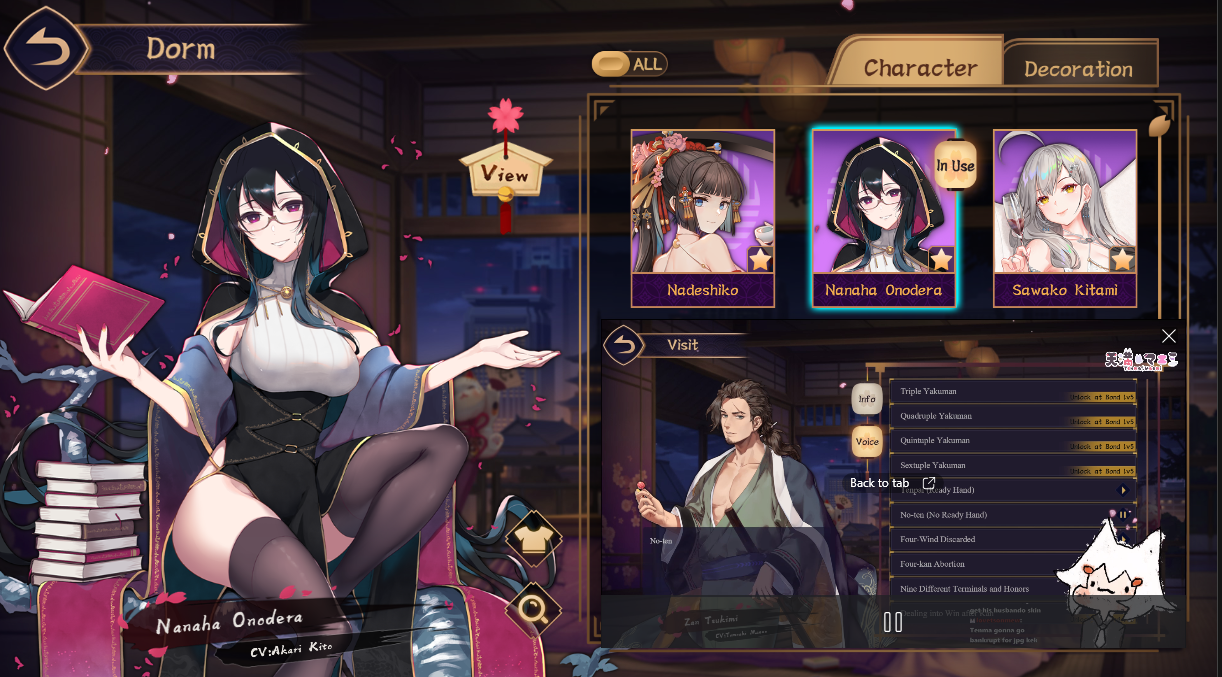Pause the picture-in-picture video
This screenshot has height=677, width=1222.
[x=893, y=622]
